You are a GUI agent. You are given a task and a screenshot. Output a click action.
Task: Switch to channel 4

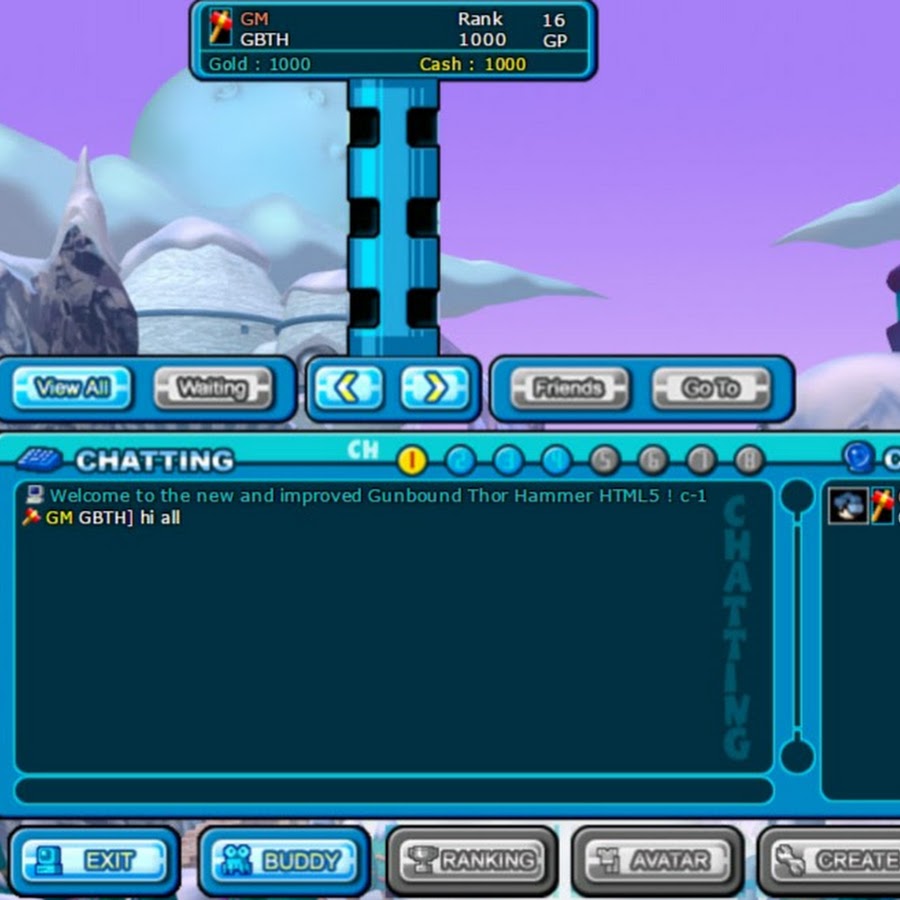click(556, 460)
